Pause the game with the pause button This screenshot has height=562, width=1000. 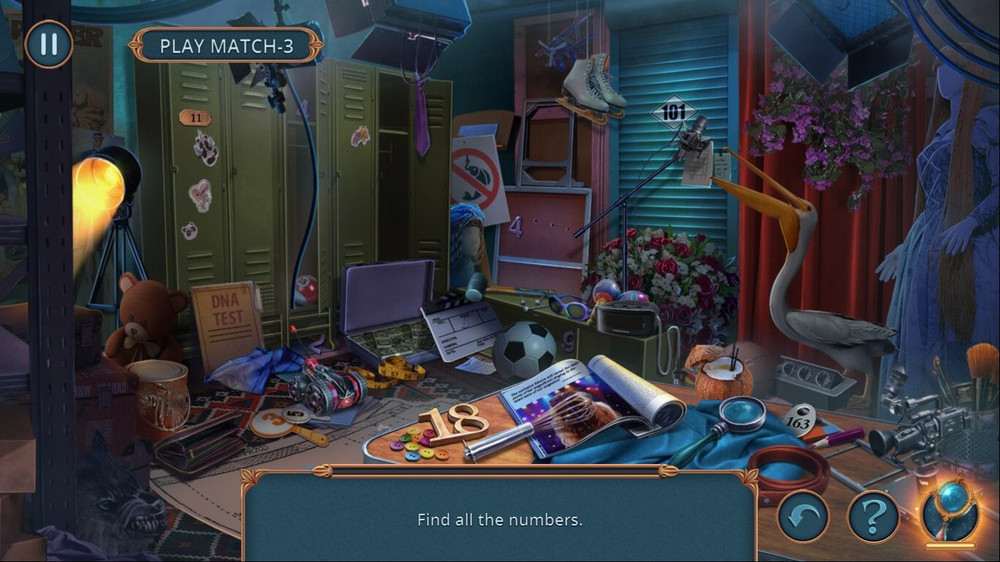48,44
